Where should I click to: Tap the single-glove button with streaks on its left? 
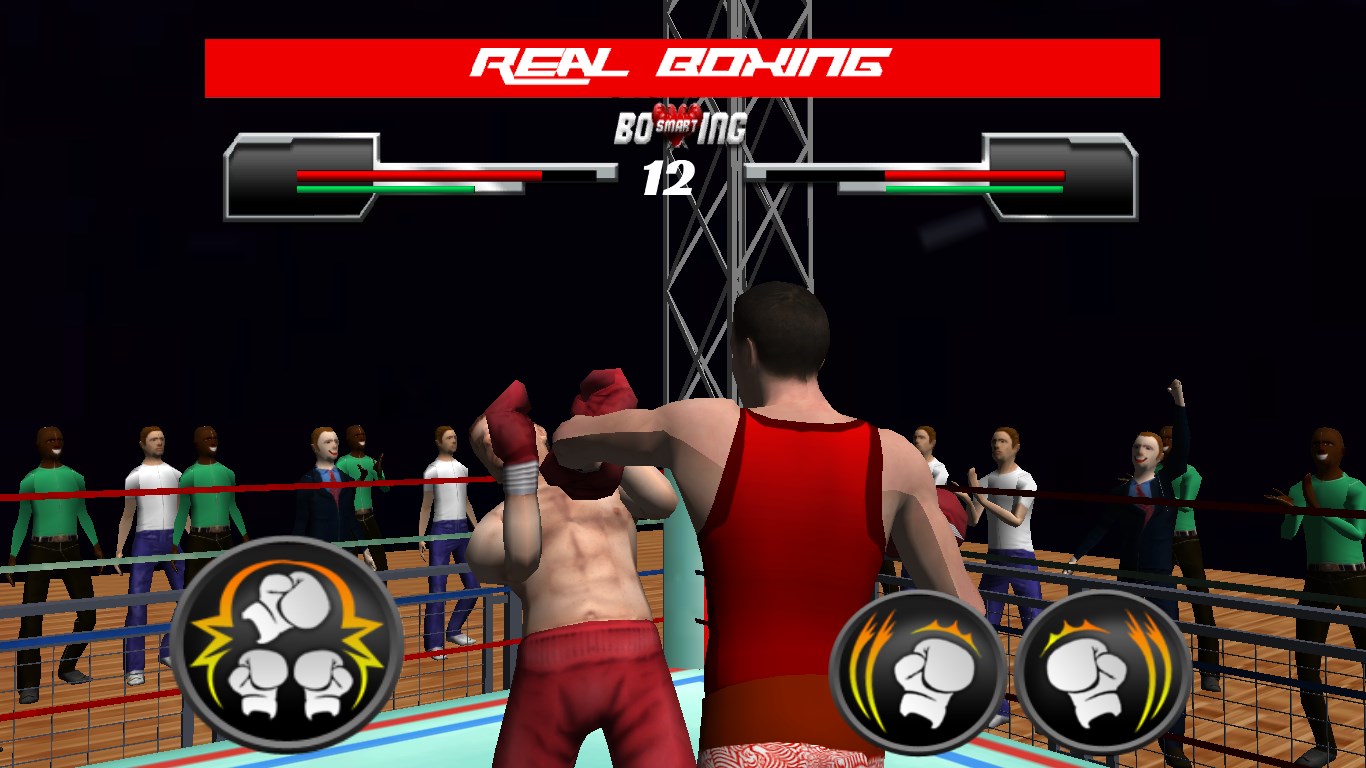point(918,671)
